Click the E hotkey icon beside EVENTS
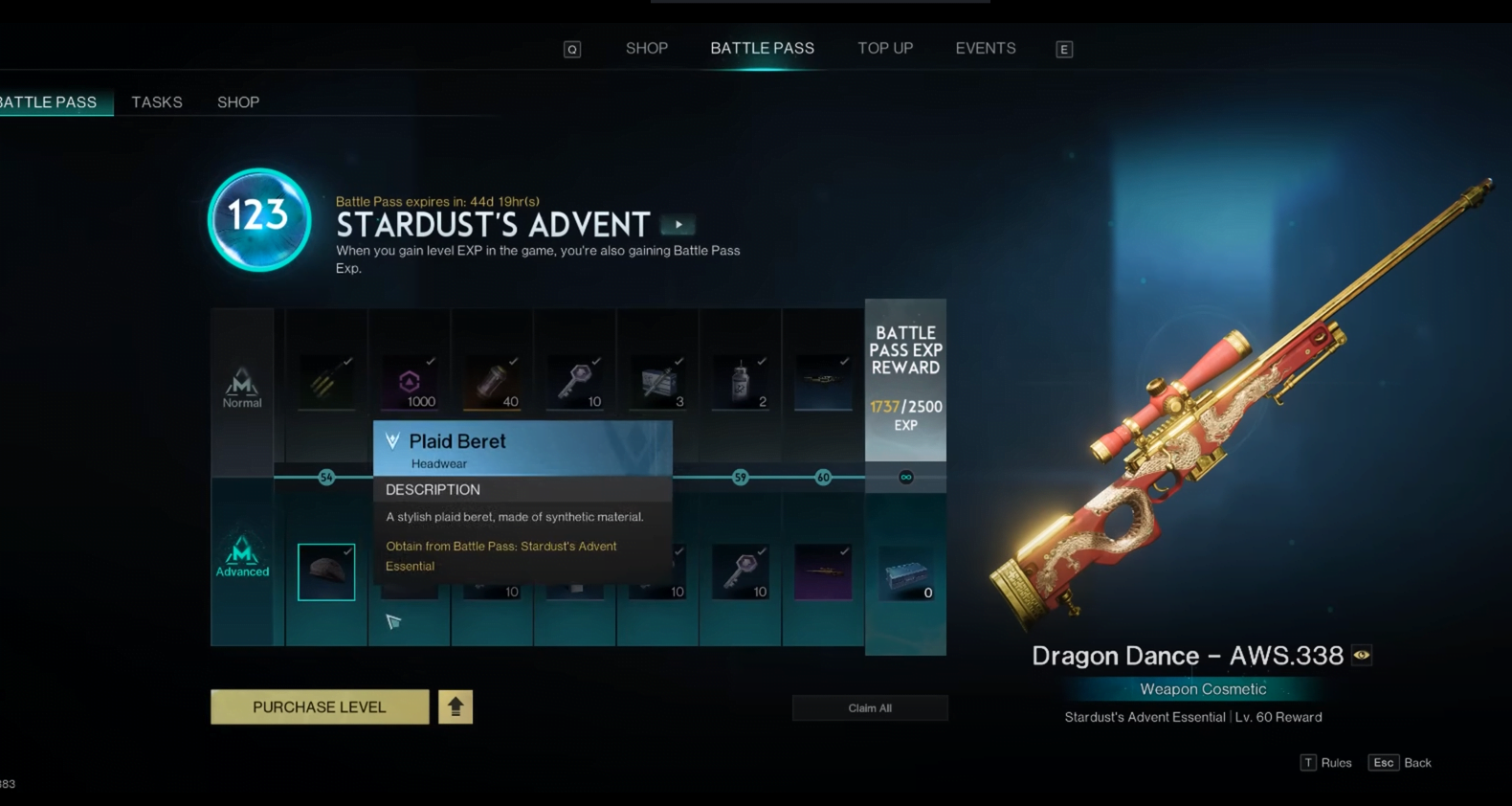Screen dimensions: 1512x806 tap(1064, 49)
